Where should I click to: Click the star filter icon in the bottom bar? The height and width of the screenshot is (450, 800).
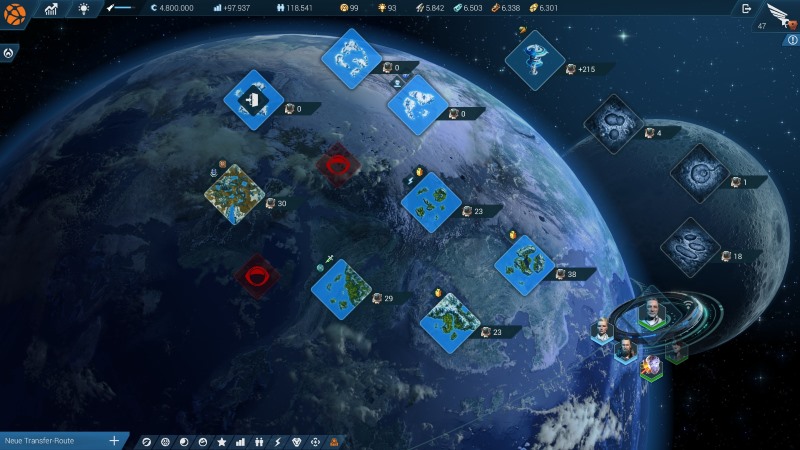tap(222, 441)
